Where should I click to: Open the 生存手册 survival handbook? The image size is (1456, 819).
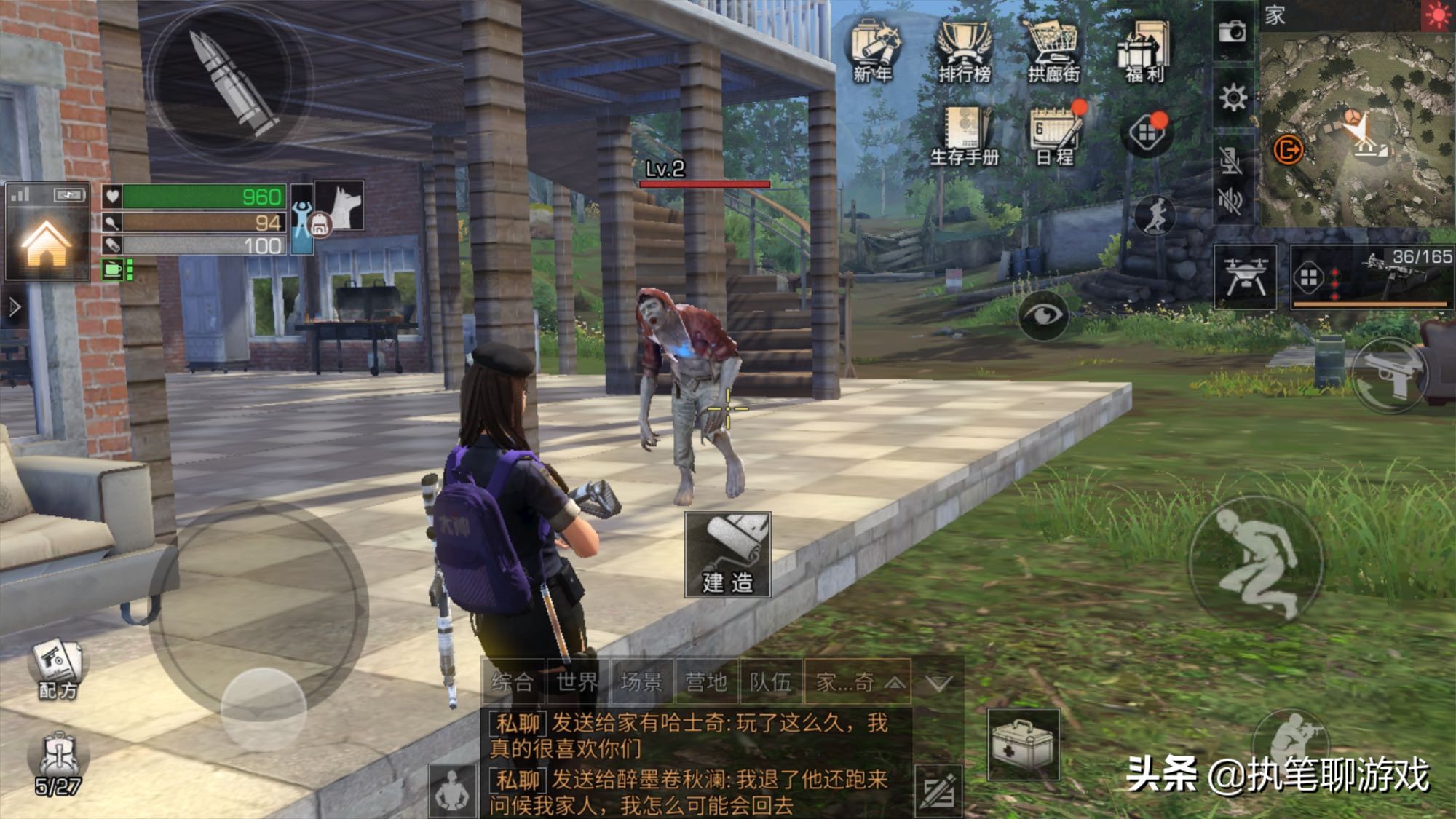point(965,135)
